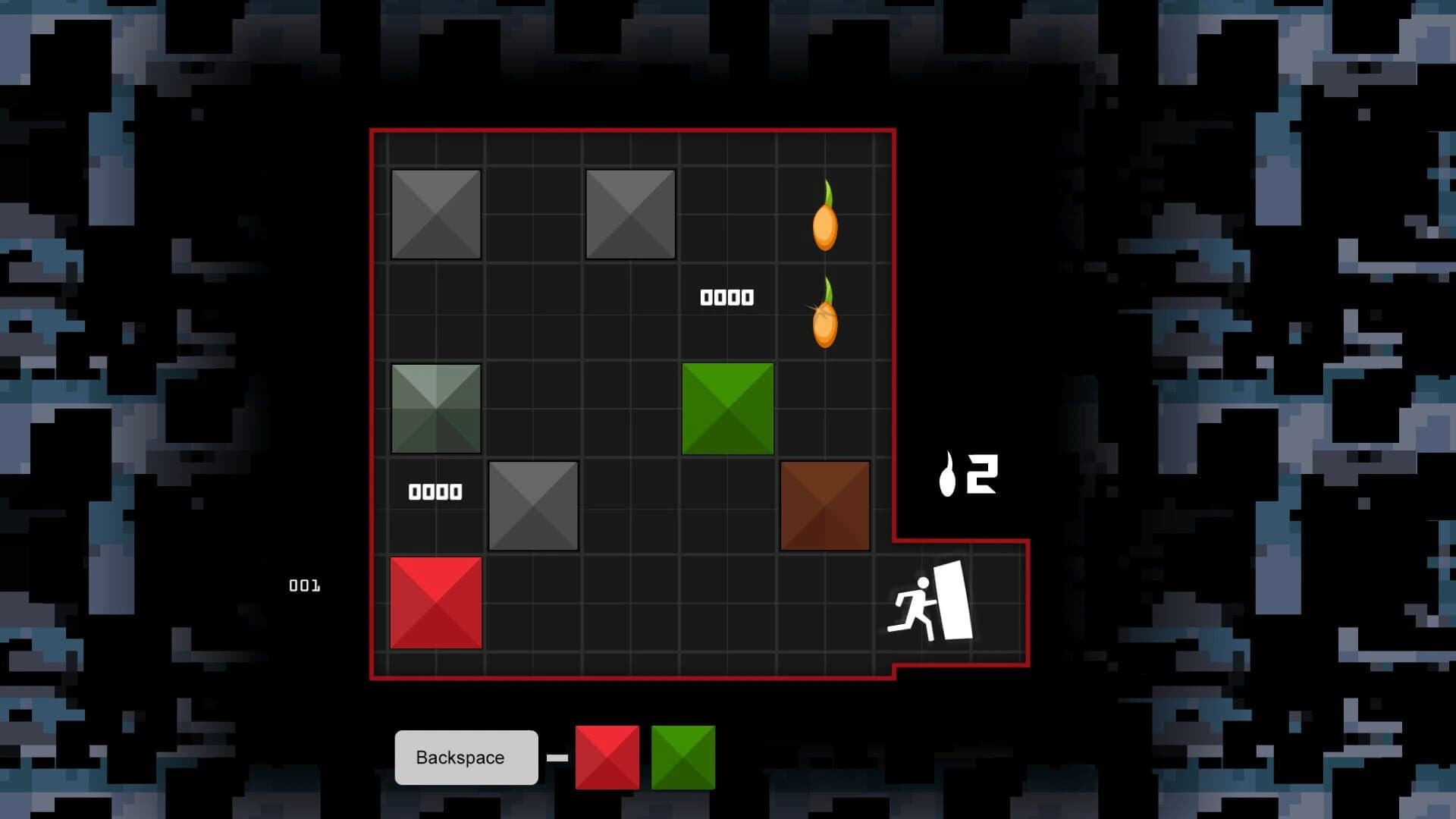
Task: Toggle the second gray block in the top row
Action: pyautogui.click(x=631, y=214)
